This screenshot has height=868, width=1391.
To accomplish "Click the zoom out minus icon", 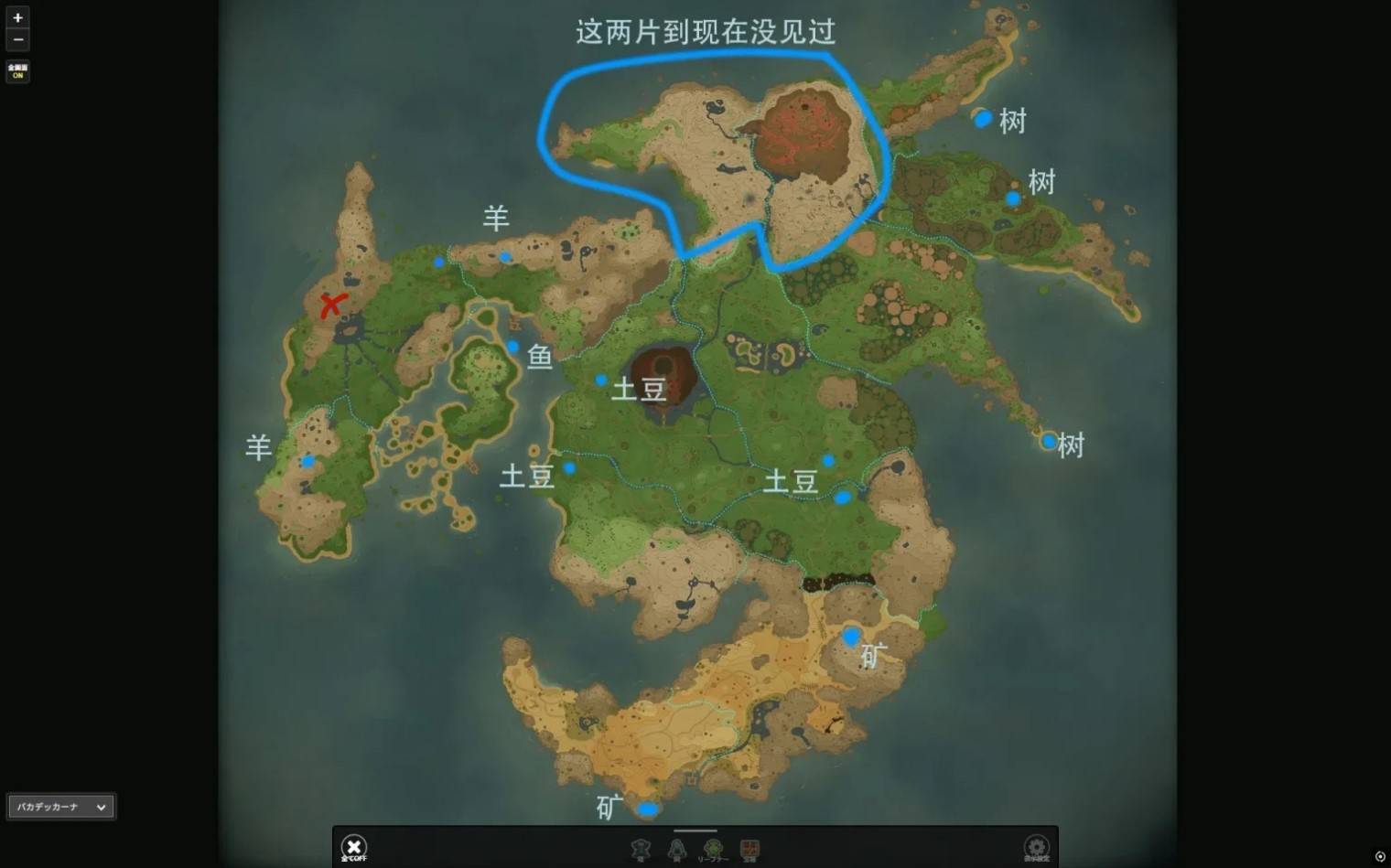I will (17, 39).
